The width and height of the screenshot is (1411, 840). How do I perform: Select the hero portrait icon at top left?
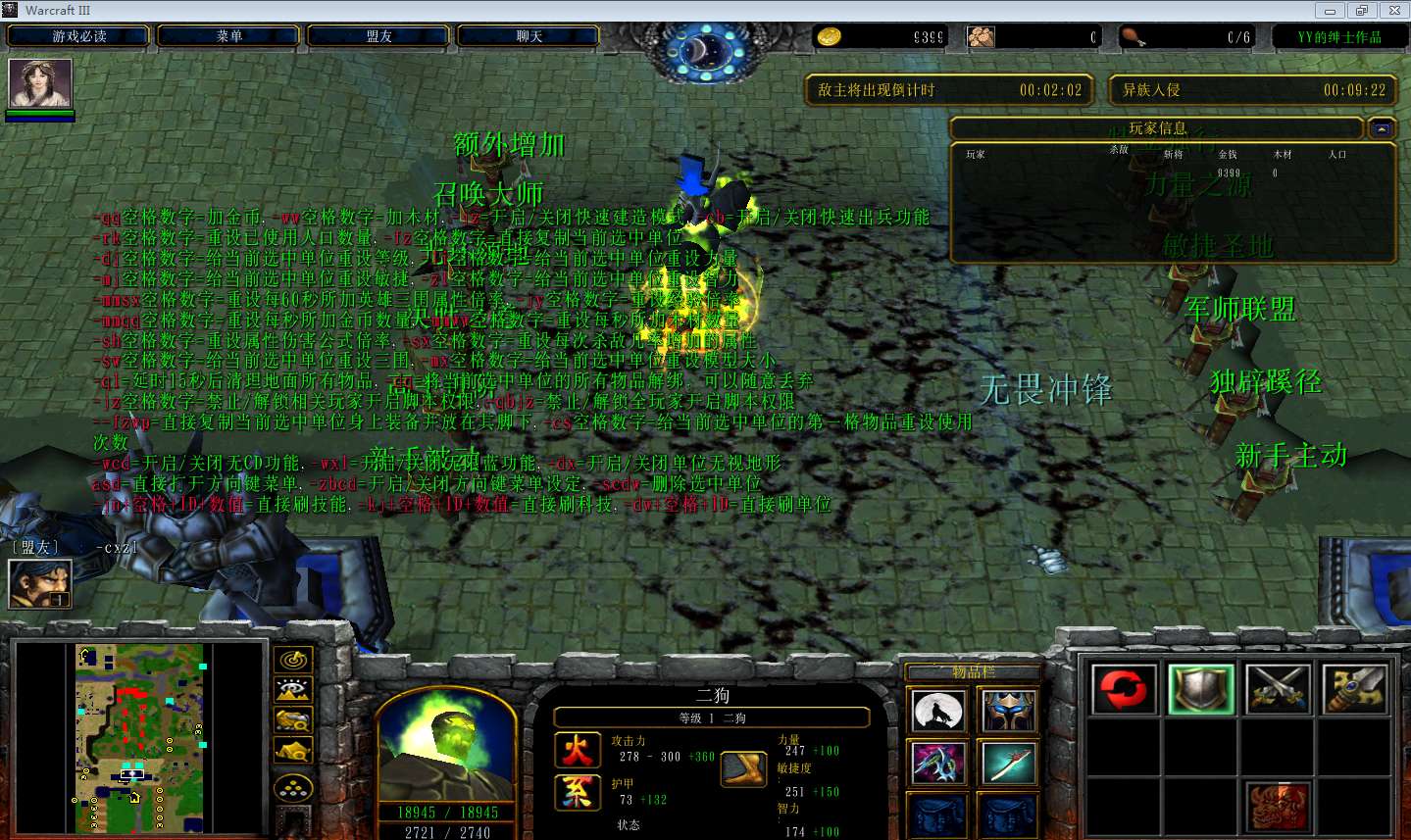(x=40, y=83)
